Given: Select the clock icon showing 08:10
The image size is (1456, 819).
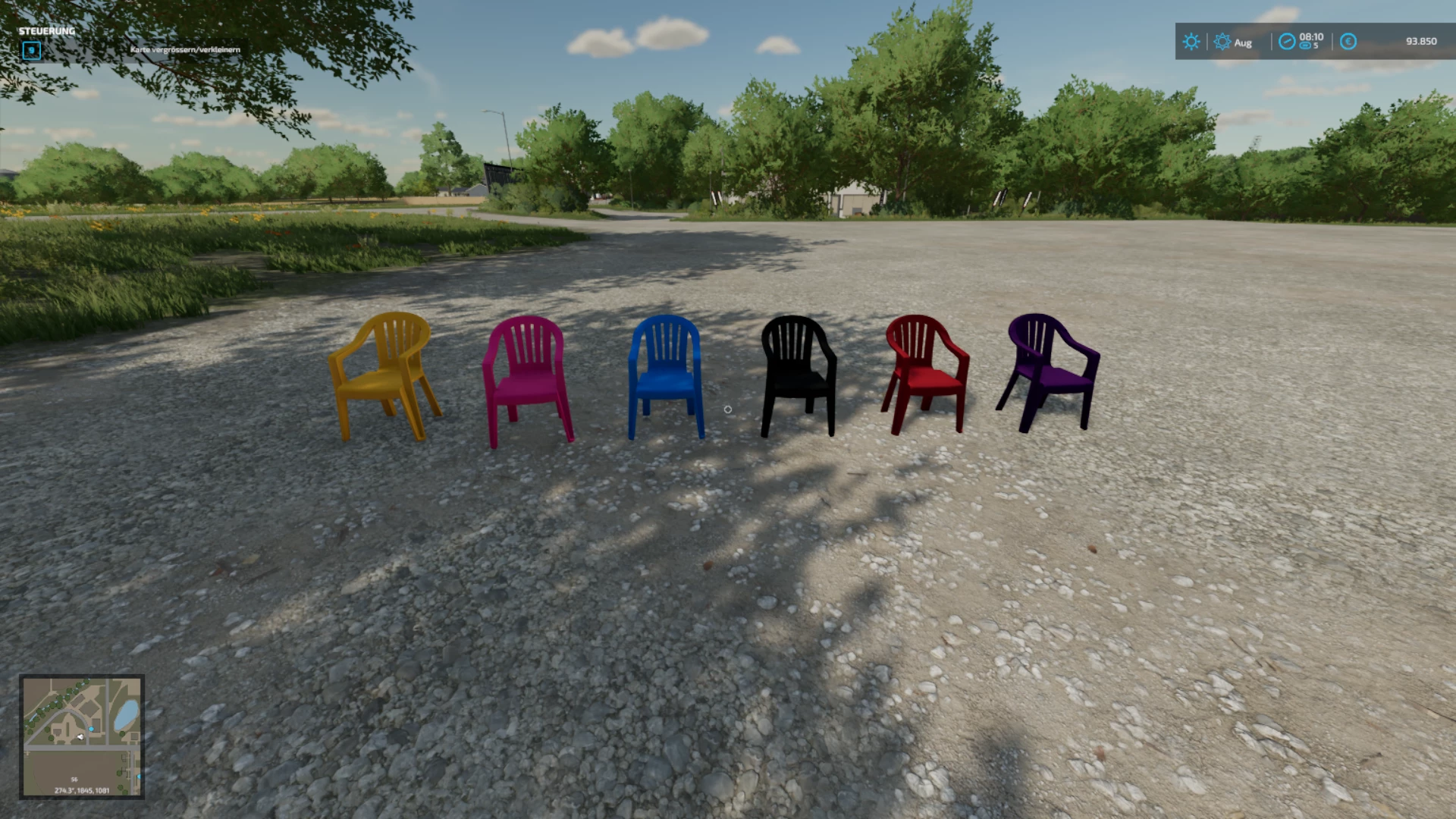Looking at the screenshot, I should point(1286,42).
